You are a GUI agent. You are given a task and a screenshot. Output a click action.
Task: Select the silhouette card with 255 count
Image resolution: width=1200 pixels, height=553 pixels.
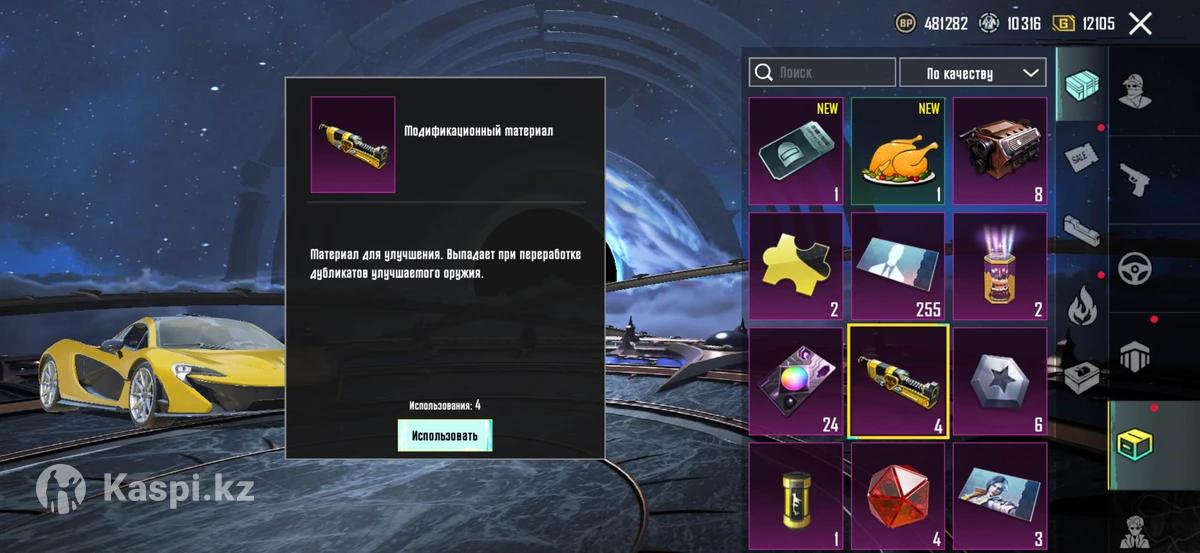(897, 267)
